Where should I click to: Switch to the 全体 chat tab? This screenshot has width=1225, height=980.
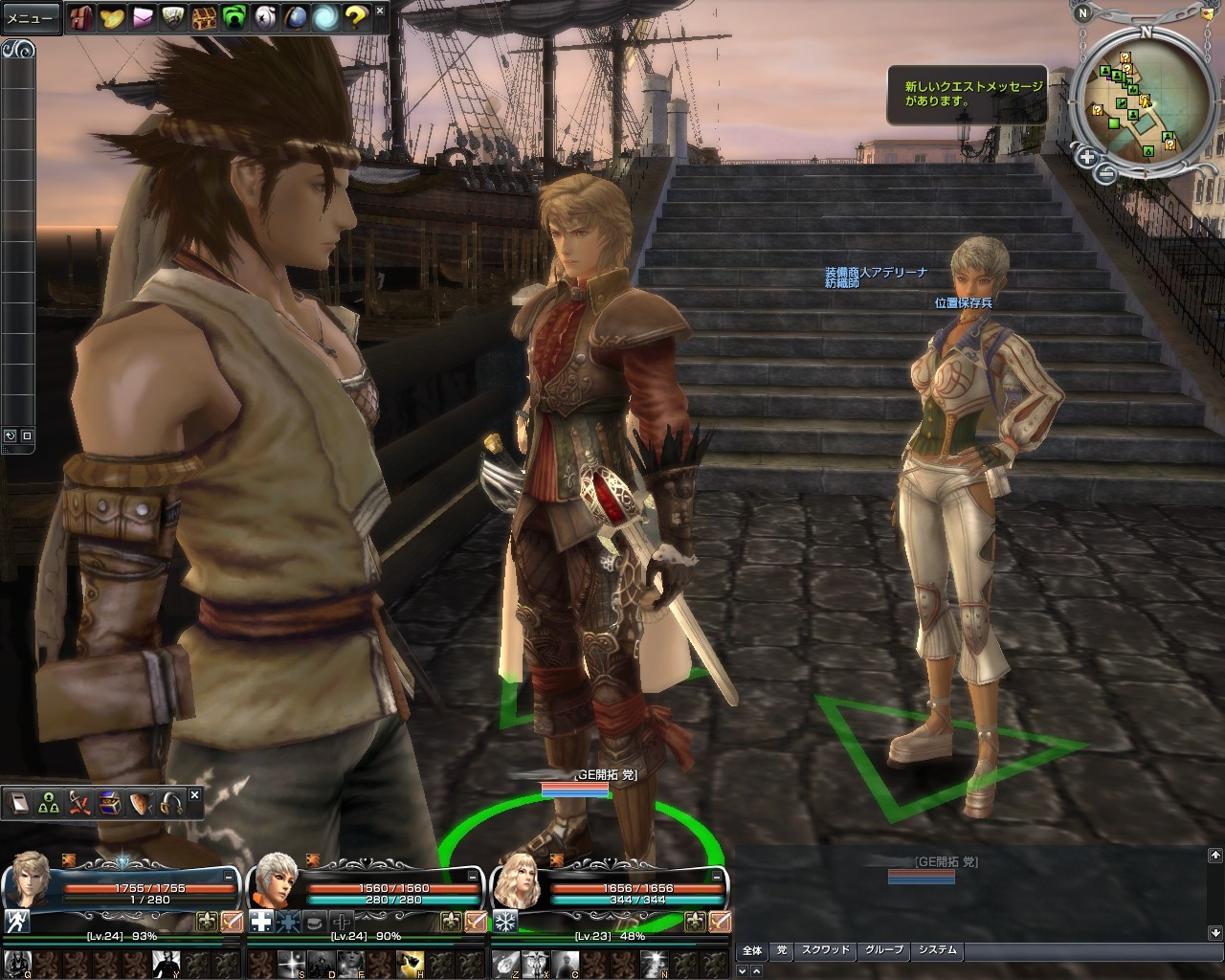[752, 950]
